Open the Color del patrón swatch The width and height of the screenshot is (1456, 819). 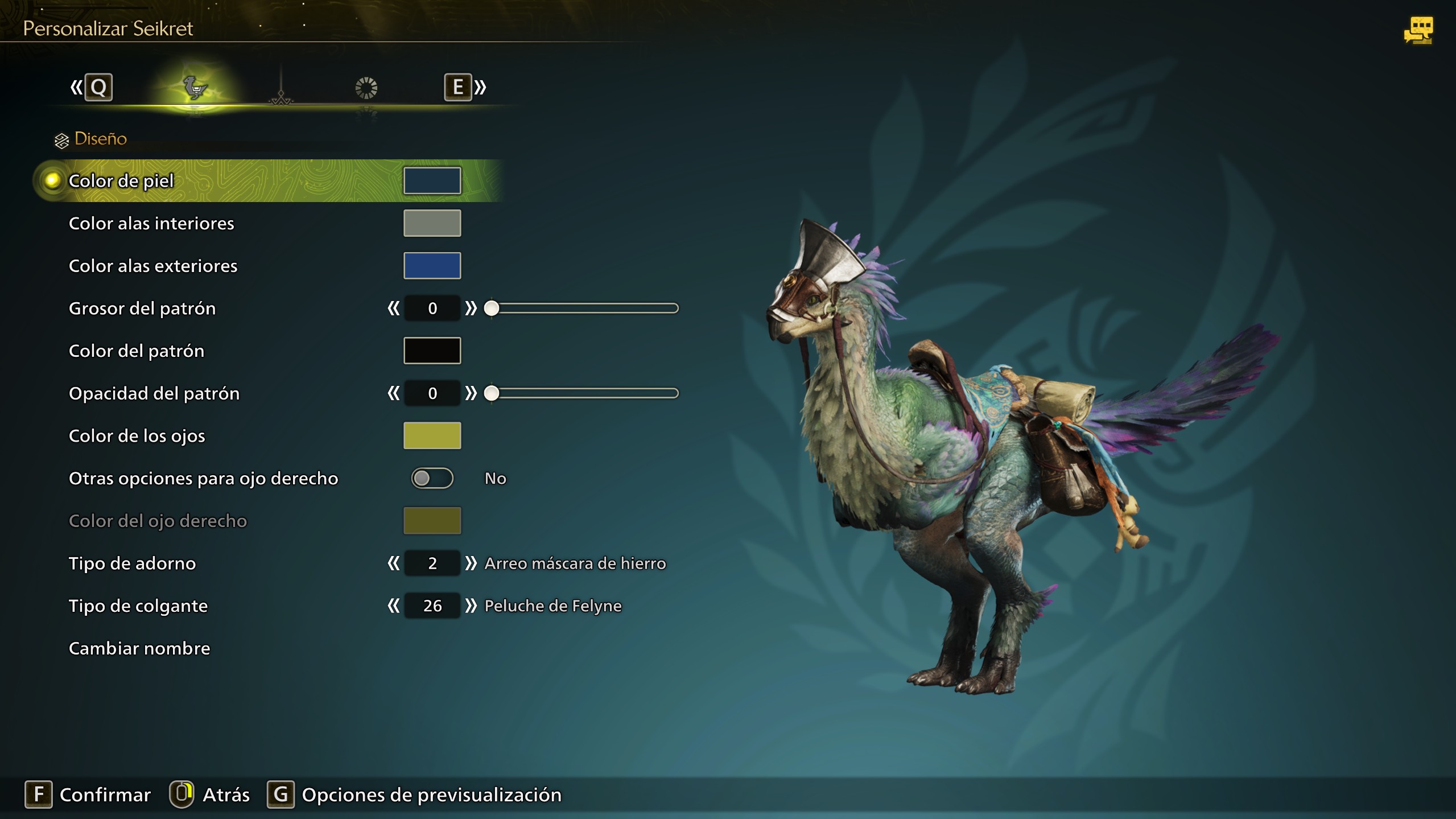point(432,351)
